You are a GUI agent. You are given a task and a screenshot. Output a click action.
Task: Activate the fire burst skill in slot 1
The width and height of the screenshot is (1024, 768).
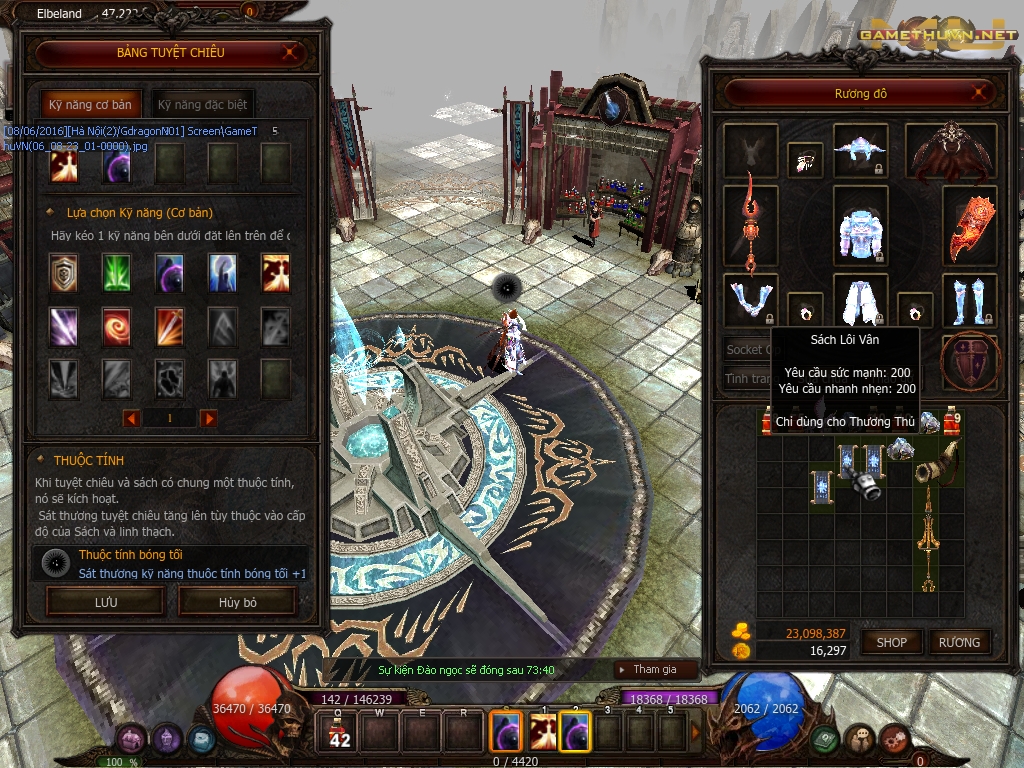pyautogui.click(x=543, y=731)
